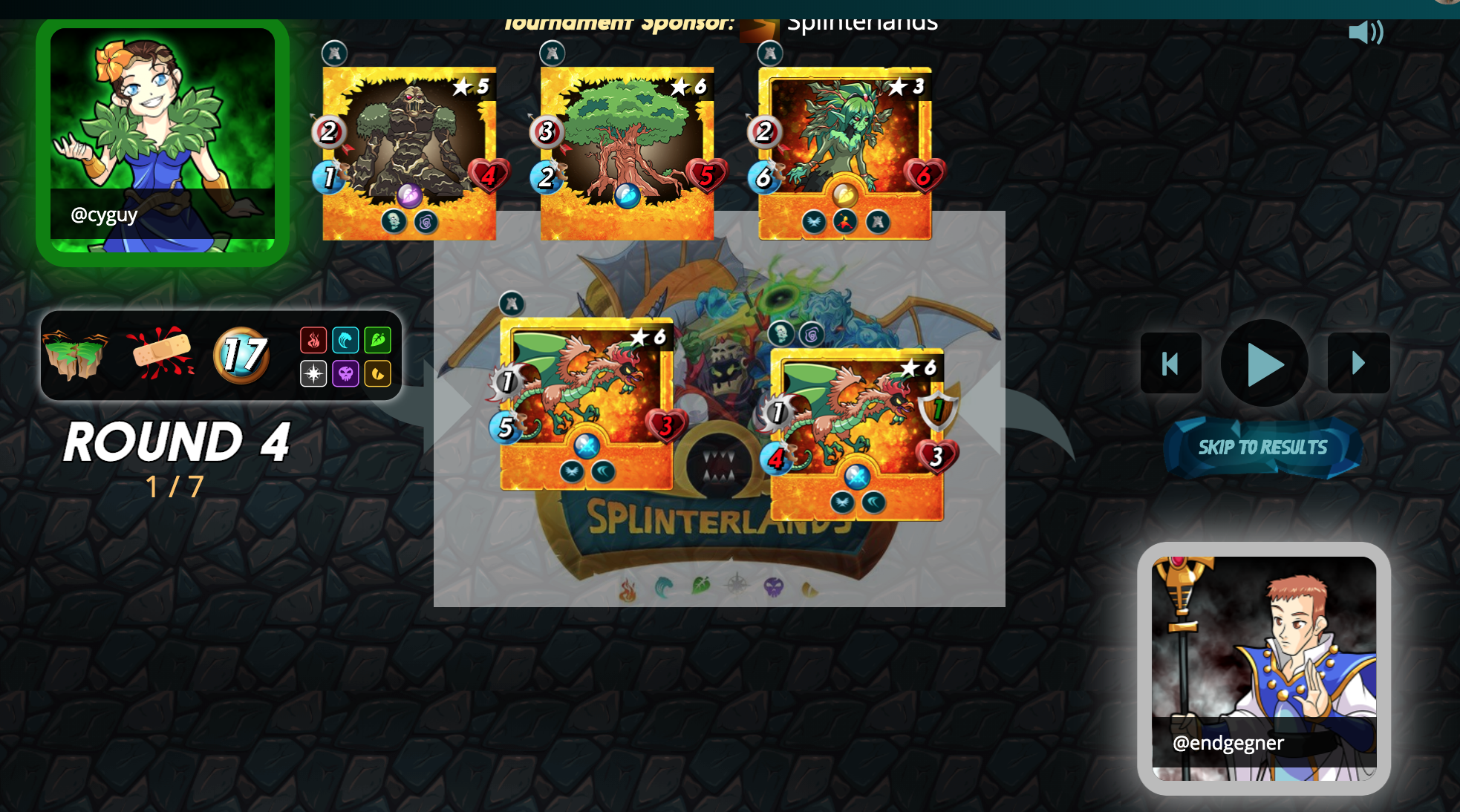Image resolution: width=1460 pixels, height=812 pixels.
Task: Step forward to the next action
Action: click(x=1358, y=364)
